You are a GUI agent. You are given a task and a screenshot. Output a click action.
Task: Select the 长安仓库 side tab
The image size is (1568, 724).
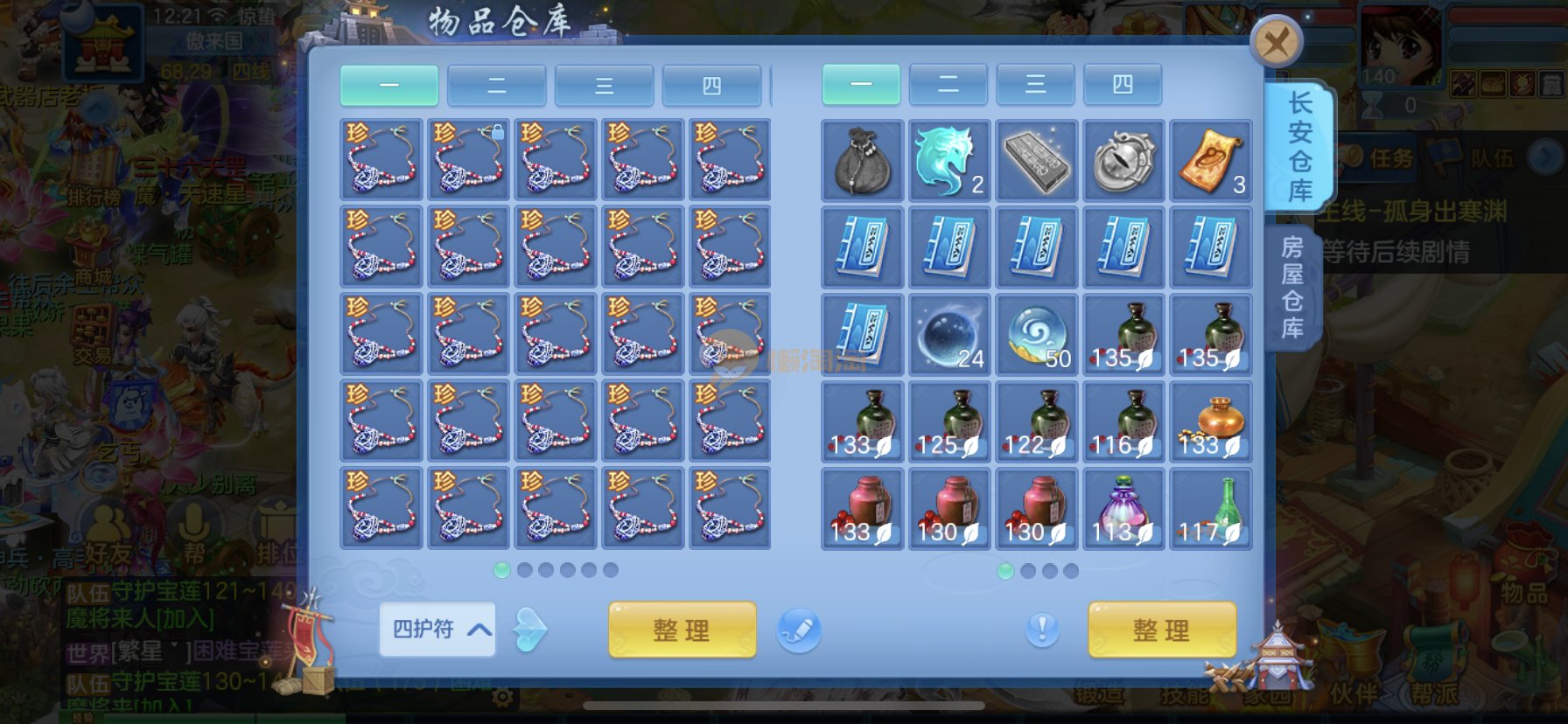[1299, 146]
